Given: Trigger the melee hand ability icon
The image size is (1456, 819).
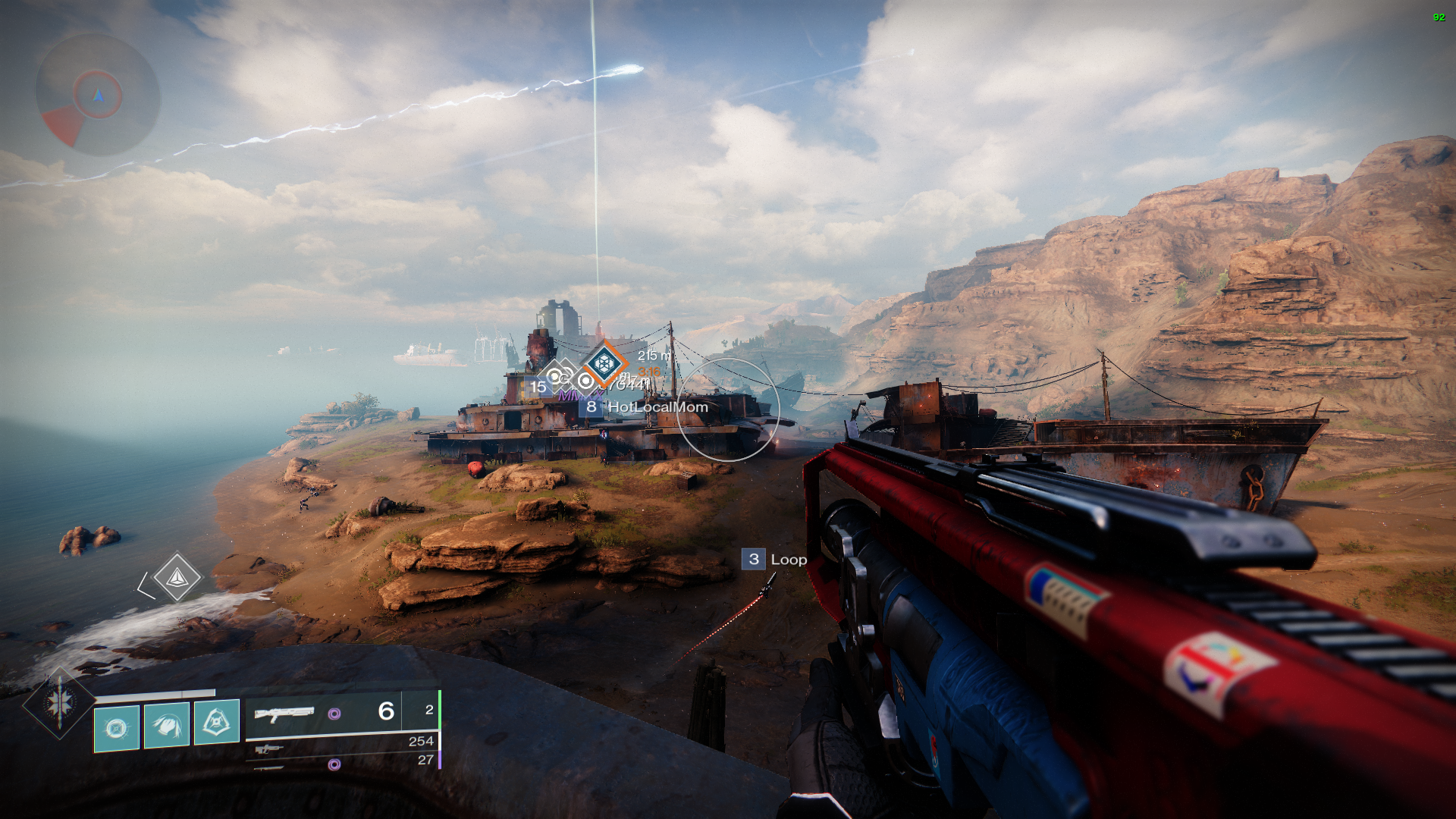Looking at the screenshot, I should point(167,726).
